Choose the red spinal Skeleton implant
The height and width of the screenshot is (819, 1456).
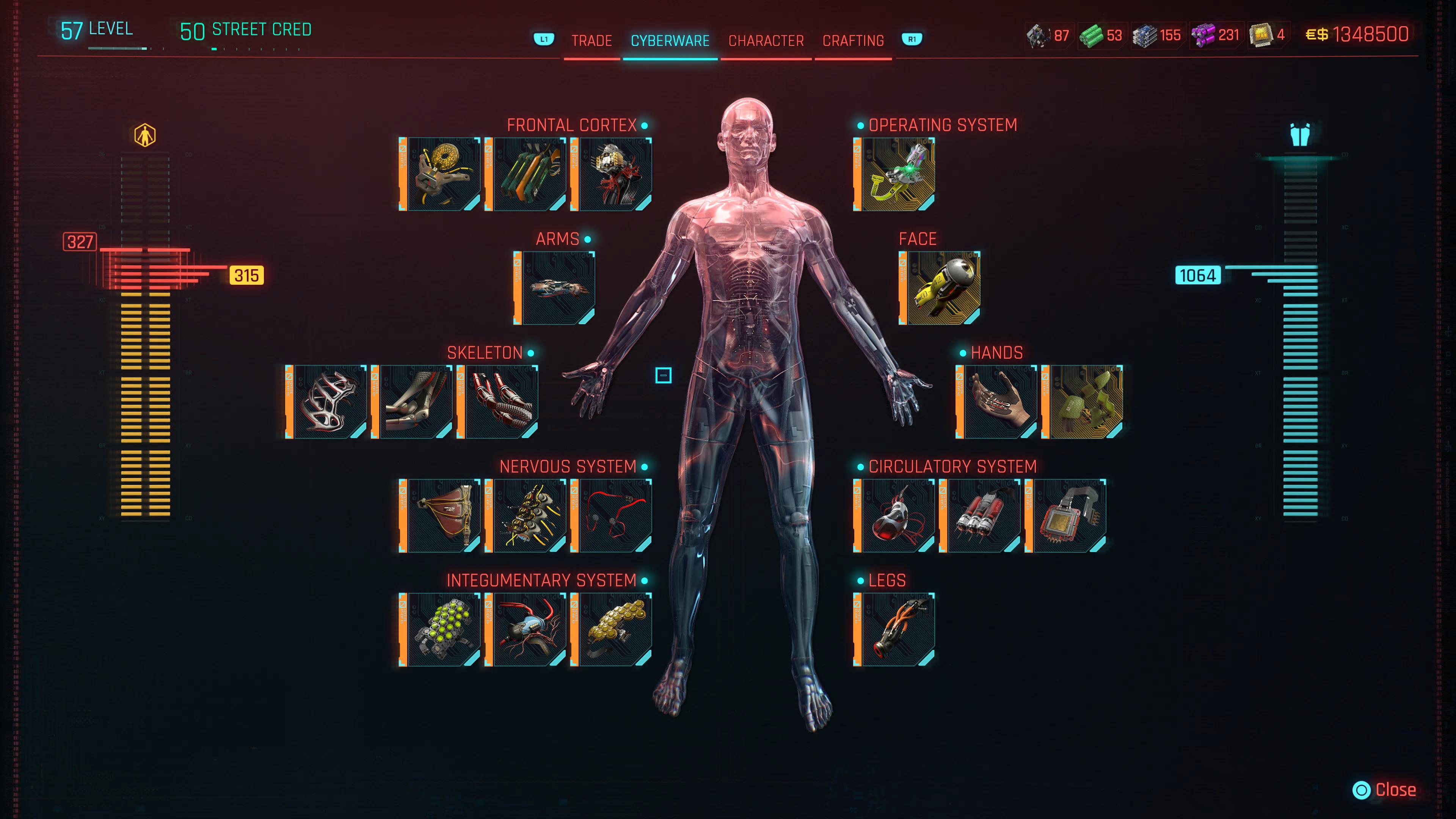coord(498,402)
